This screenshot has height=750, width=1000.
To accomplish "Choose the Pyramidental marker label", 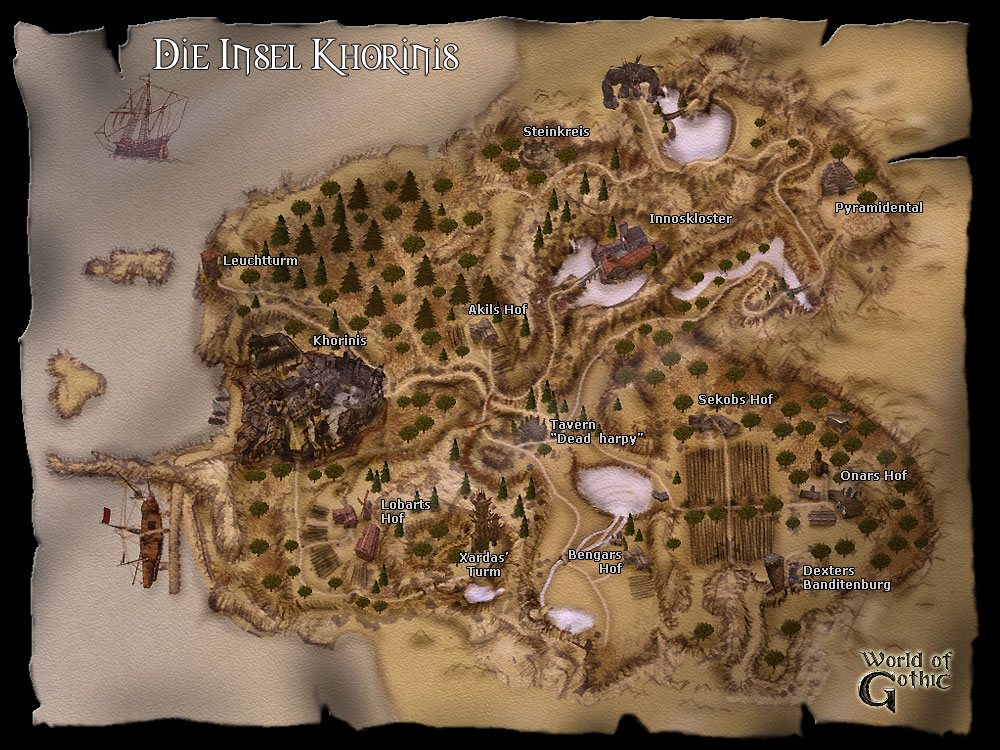I will click(879, 208).
